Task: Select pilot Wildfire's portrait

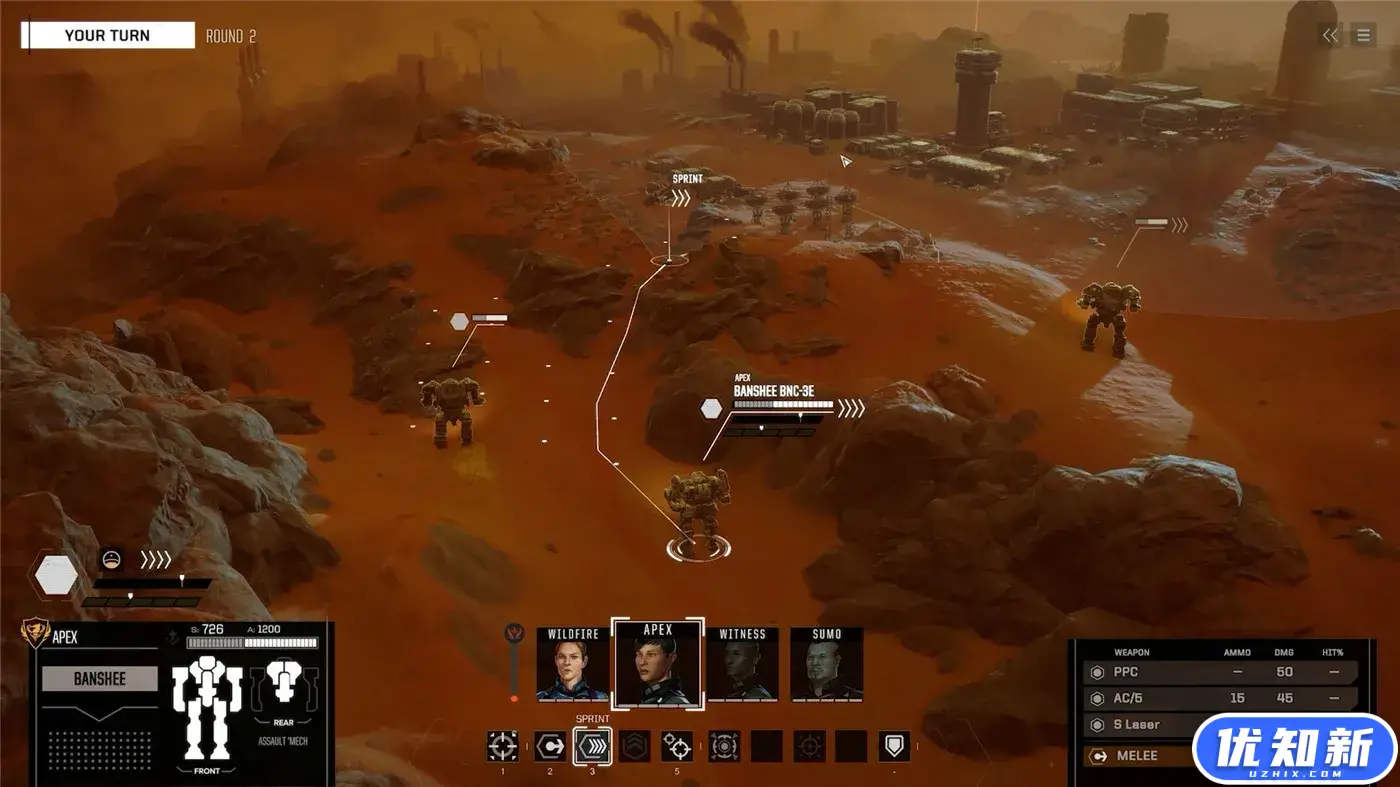Action: point(572,664)
